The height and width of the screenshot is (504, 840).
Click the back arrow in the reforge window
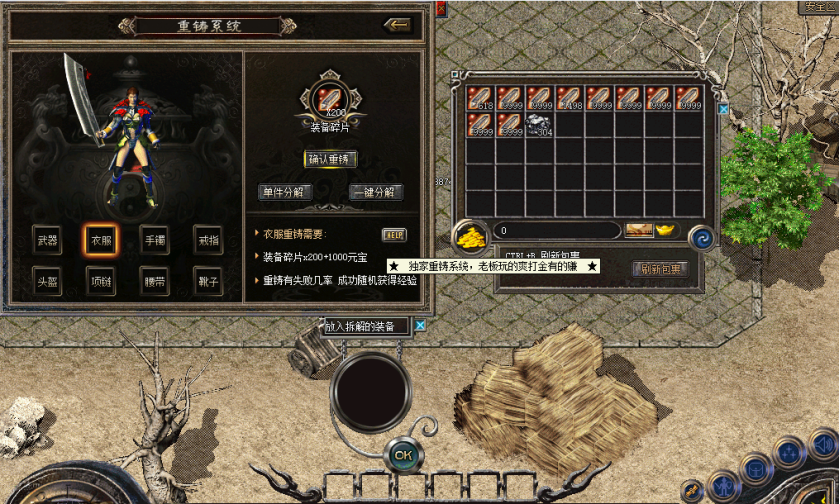click(x=397, y=25)
